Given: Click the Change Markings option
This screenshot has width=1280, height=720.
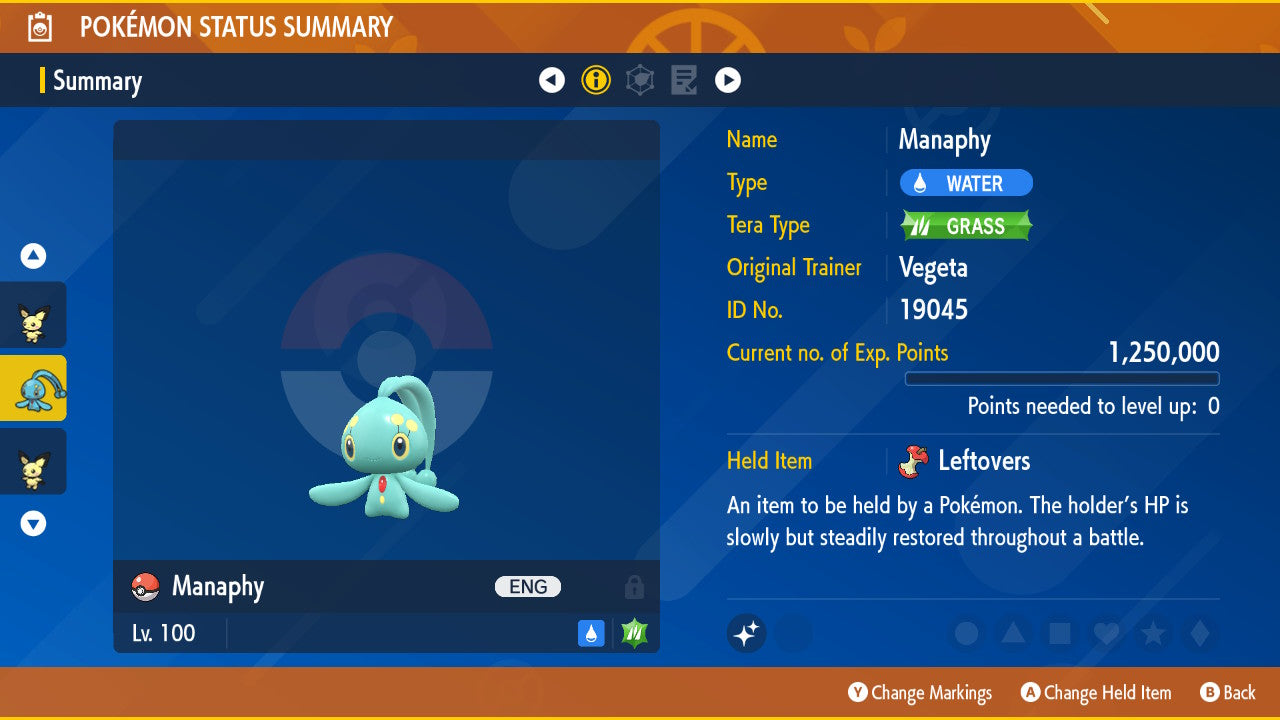Looking at the screenshot, I should 920,693.
